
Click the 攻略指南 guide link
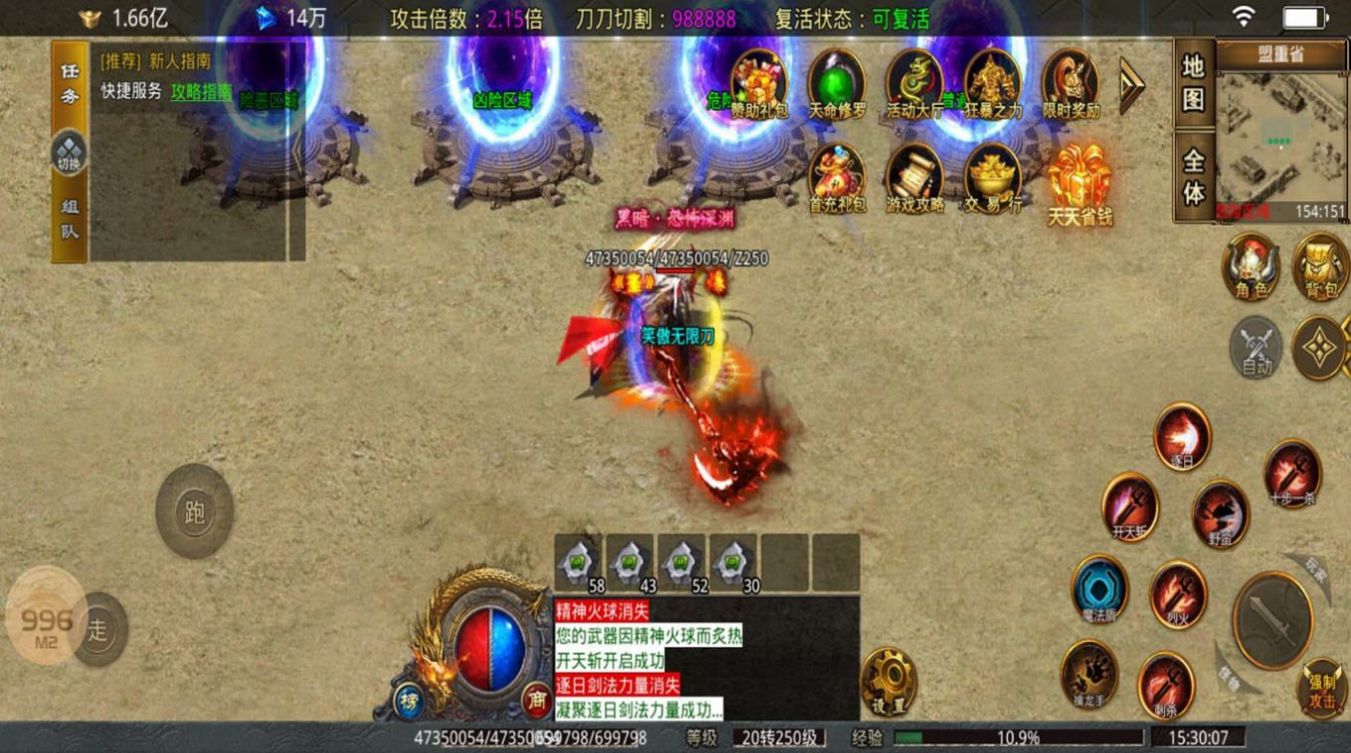[201, 91]
